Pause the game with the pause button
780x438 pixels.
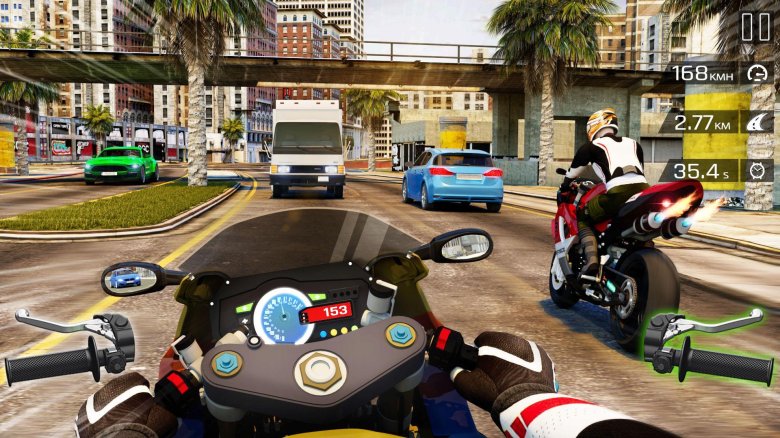pyautogui.click(x=755, y=27)
